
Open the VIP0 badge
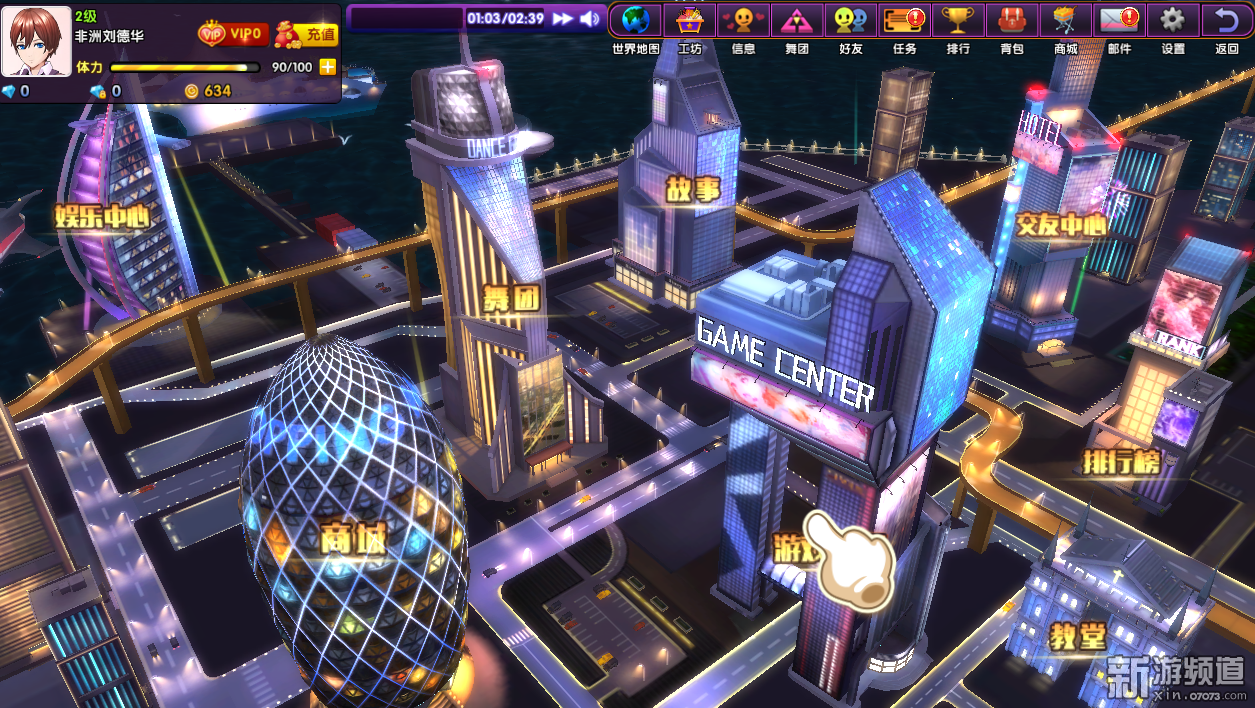coord(232,34)
